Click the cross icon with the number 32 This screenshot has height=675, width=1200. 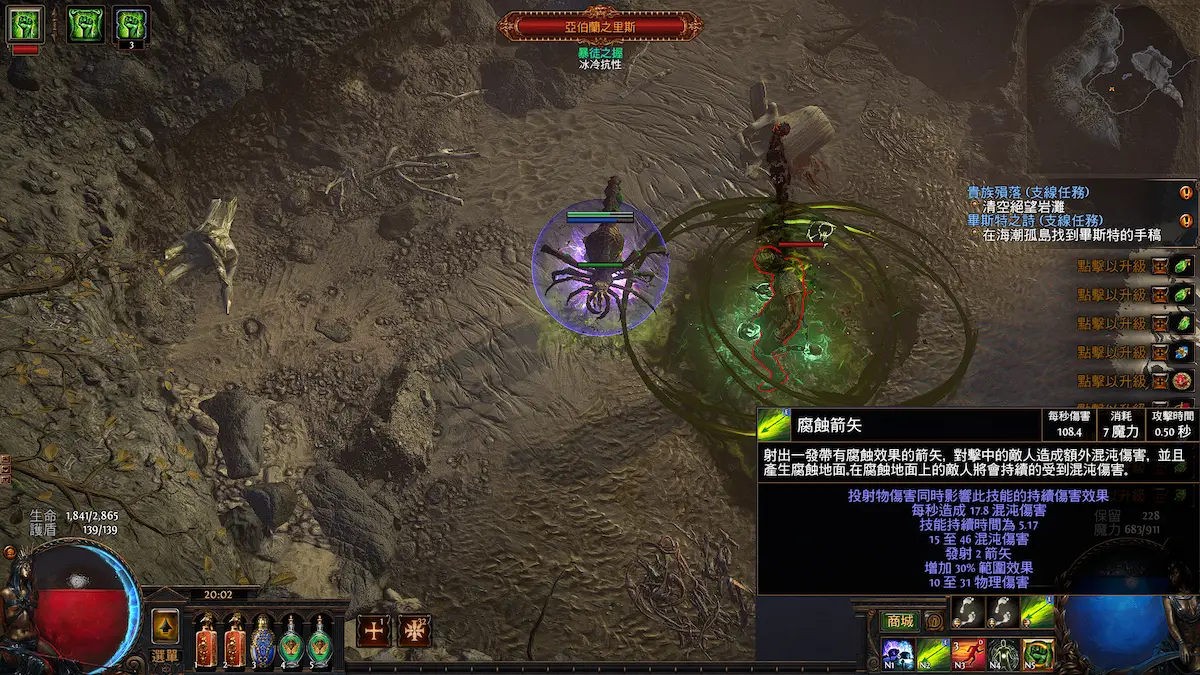[x=413, y=631]
